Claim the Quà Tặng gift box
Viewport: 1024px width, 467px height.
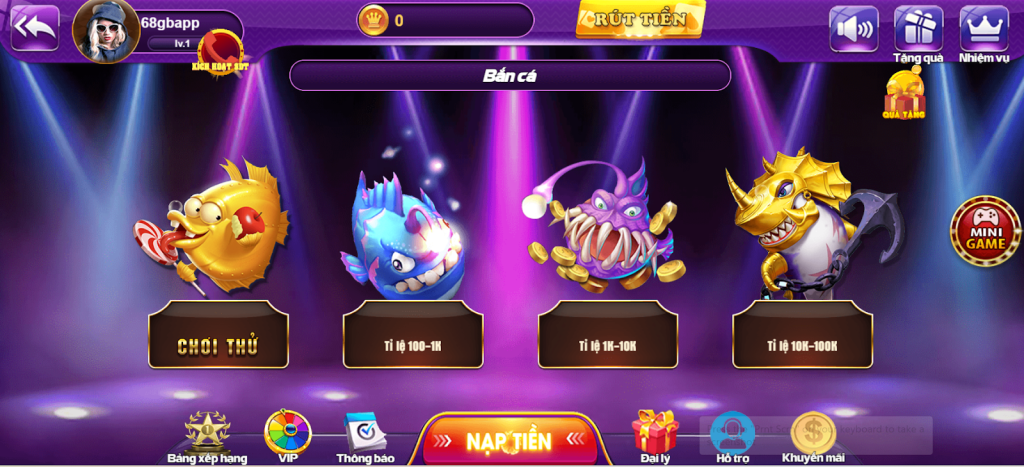[x=903, y=94]
